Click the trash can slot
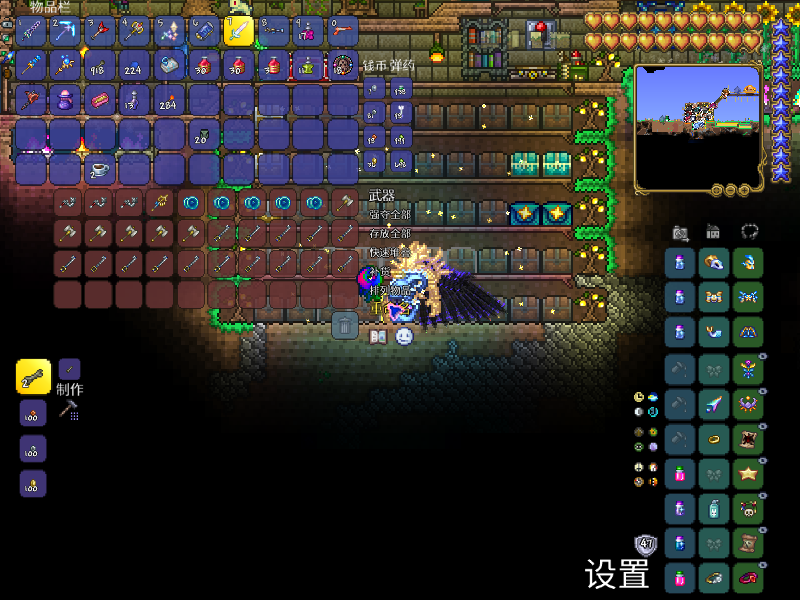This screenshot has width=800, height=600. coord(345,325)
